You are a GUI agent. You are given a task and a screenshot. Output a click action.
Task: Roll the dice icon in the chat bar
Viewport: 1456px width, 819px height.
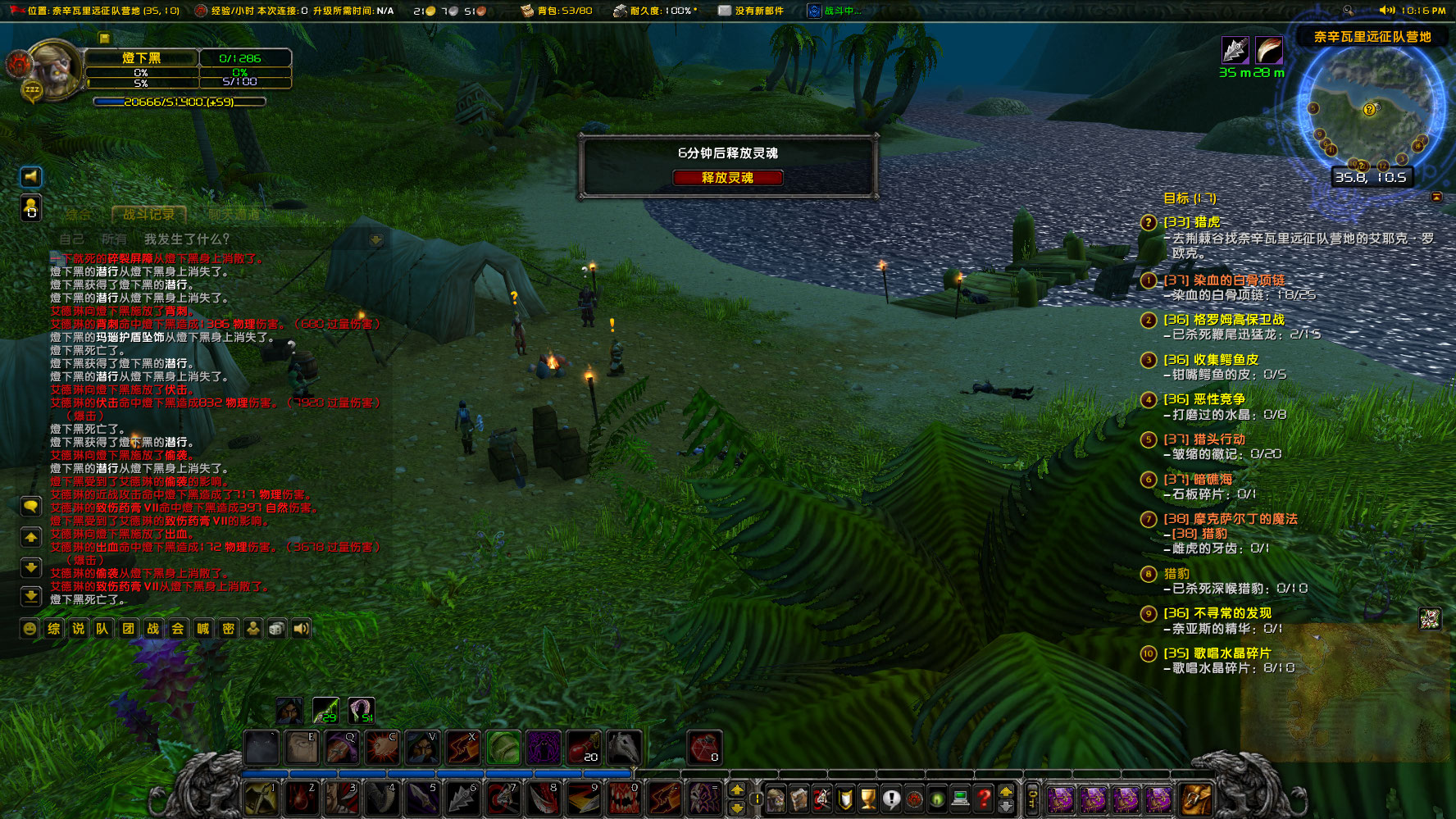click(276, 628)
